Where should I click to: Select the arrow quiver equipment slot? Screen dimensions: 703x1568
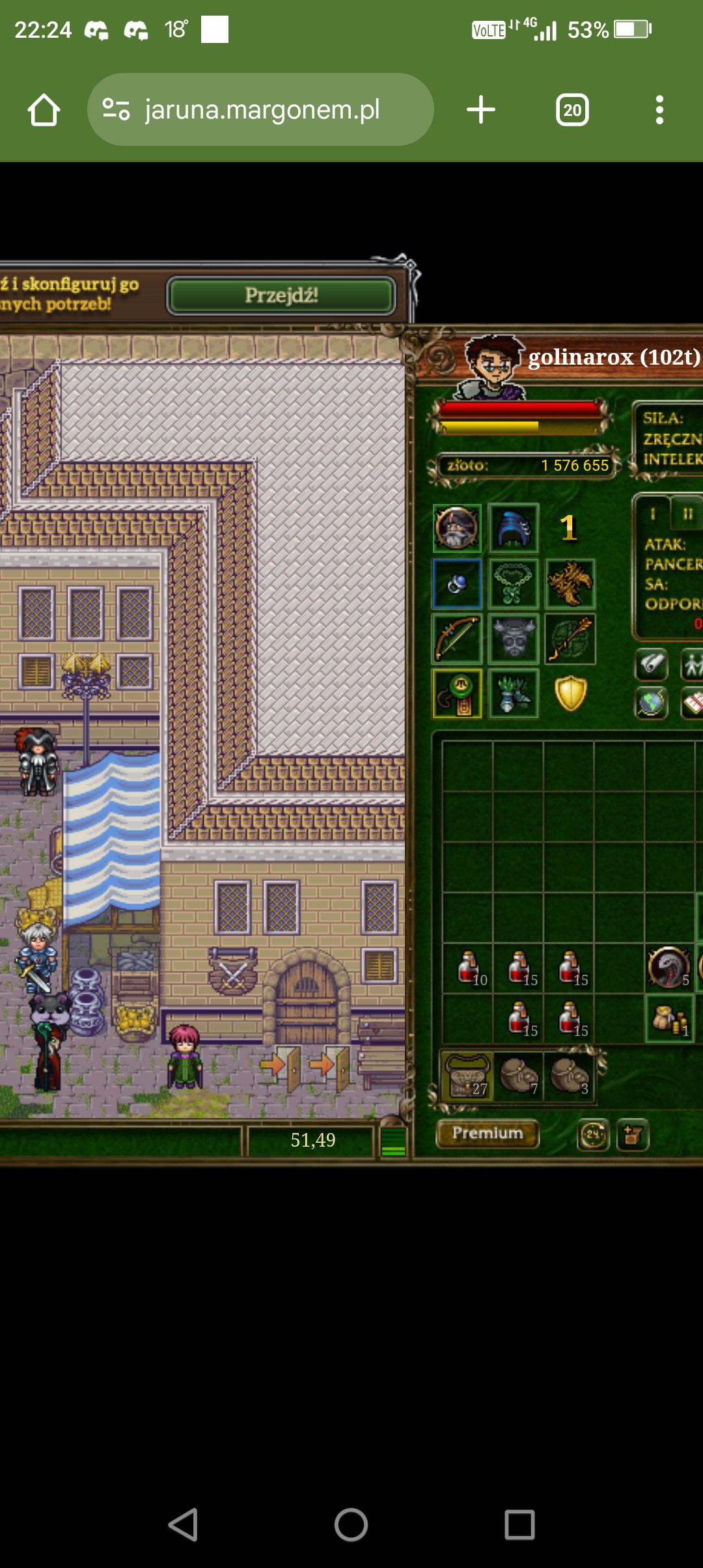coord(570,639)
